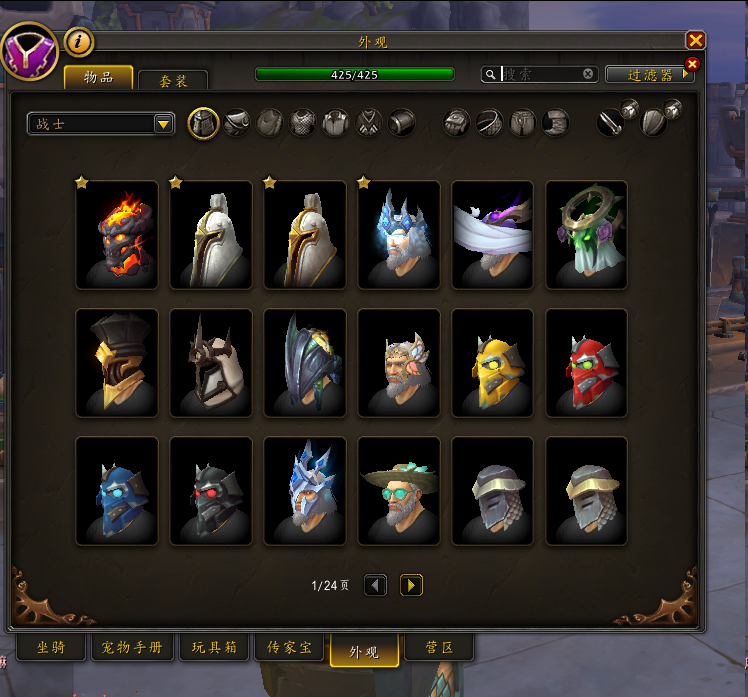Go to the previous appearance page
This screenshot has width=748, height=697.
coord(376,585)
